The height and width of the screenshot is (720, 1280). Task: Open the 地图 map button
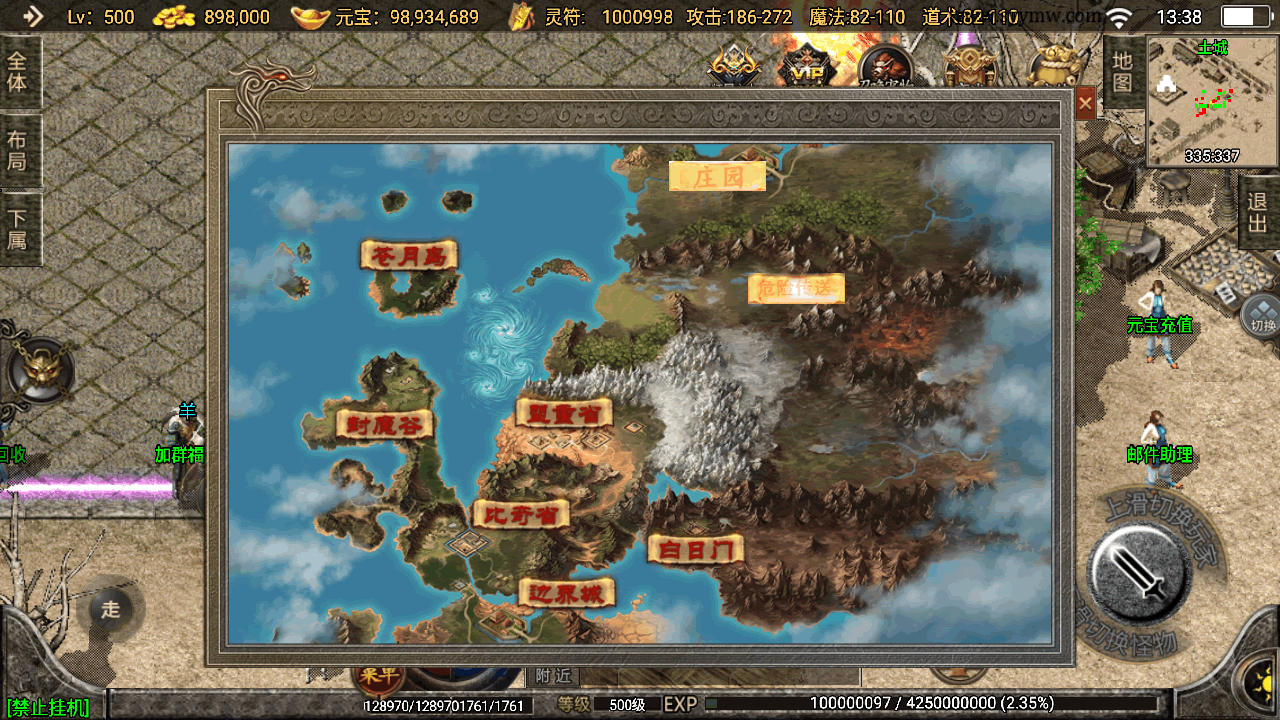pyautogui.click(x=1123, y=72)
